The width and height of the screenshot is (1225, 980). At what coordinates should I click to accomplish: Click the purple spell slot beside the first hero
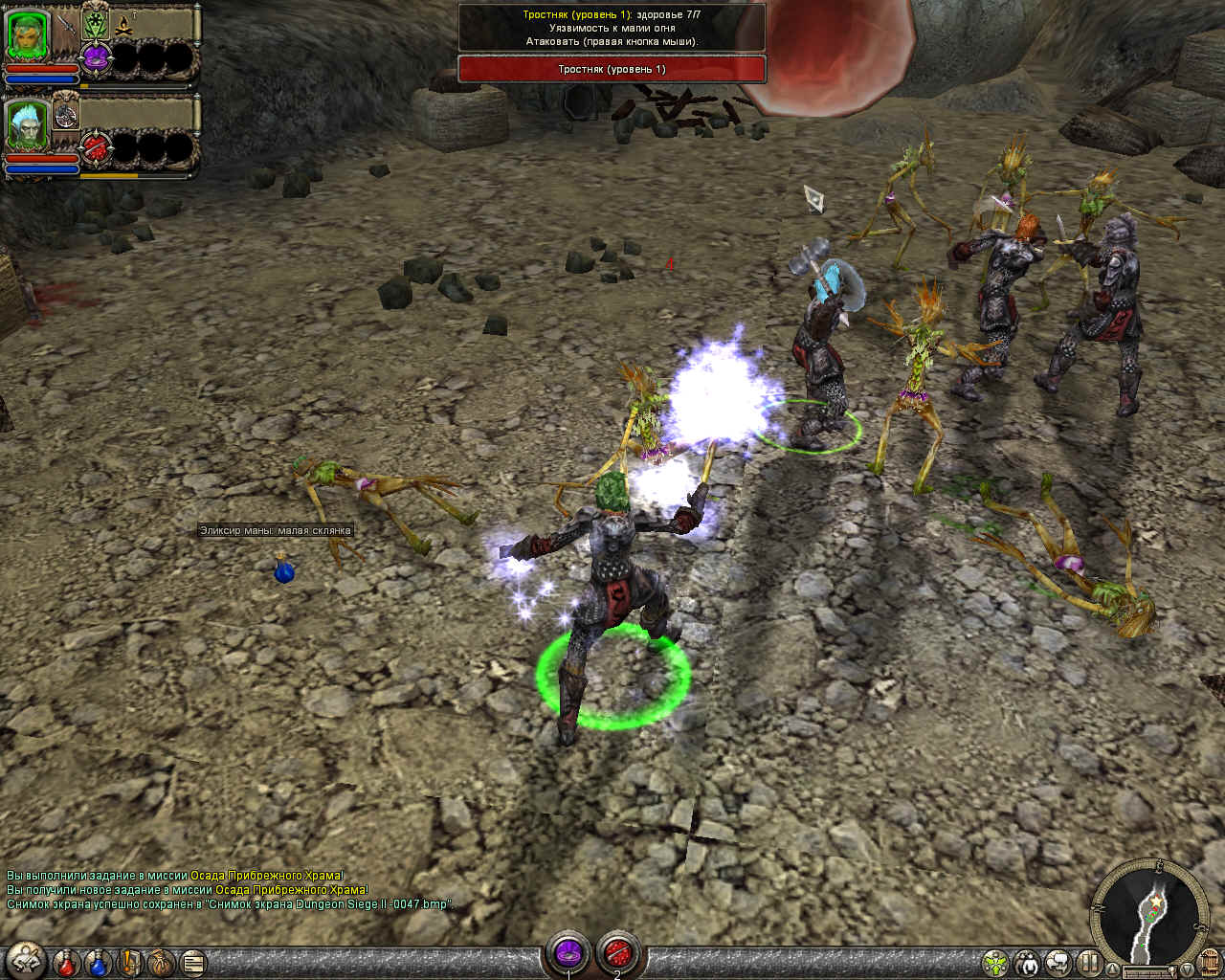pos(95,57)
